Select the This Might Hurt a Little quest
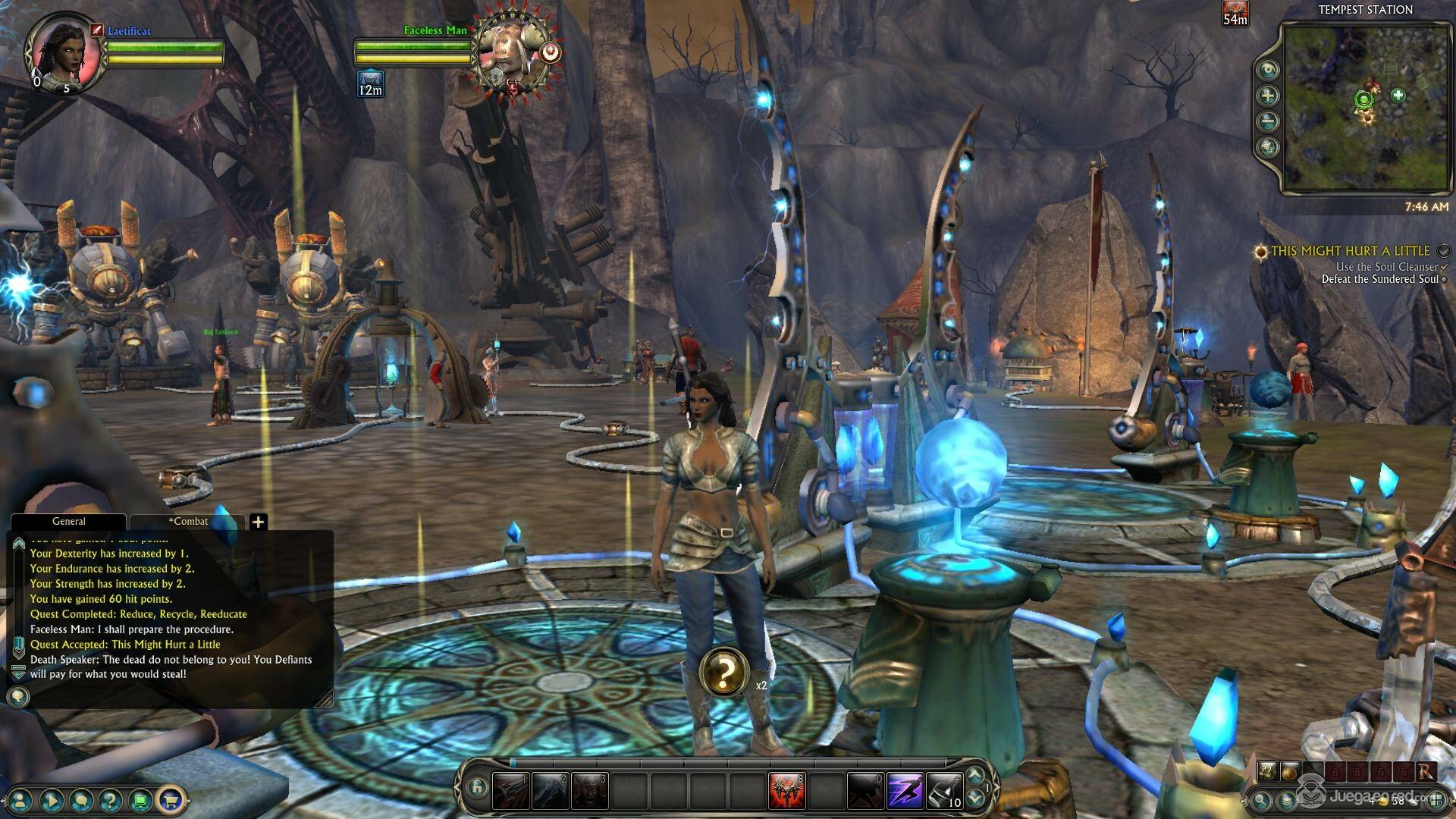The image size is (1456, 819). click(1350, 251)
